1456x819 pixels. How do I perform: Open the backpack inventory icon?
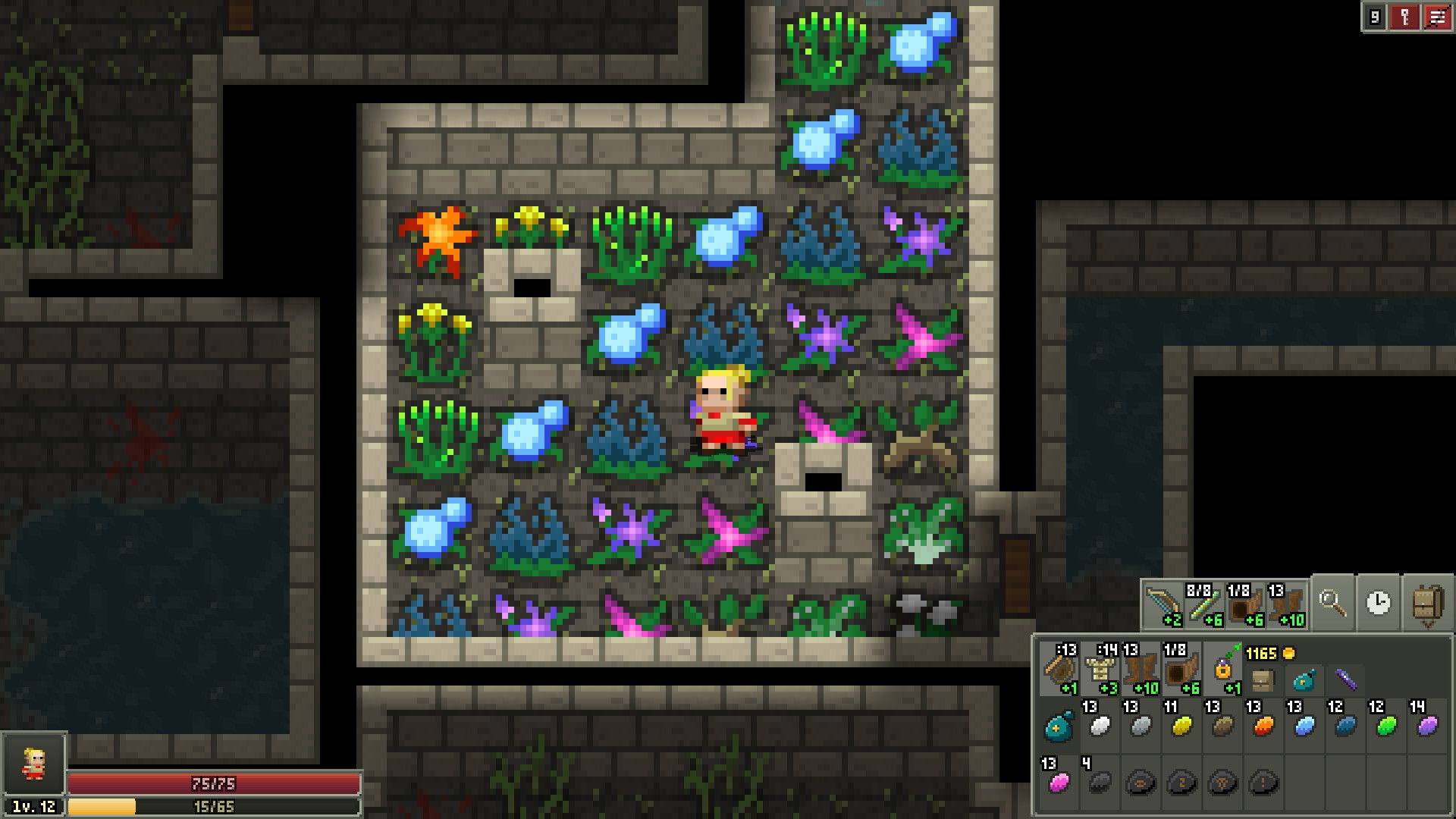click(1426, 604)
